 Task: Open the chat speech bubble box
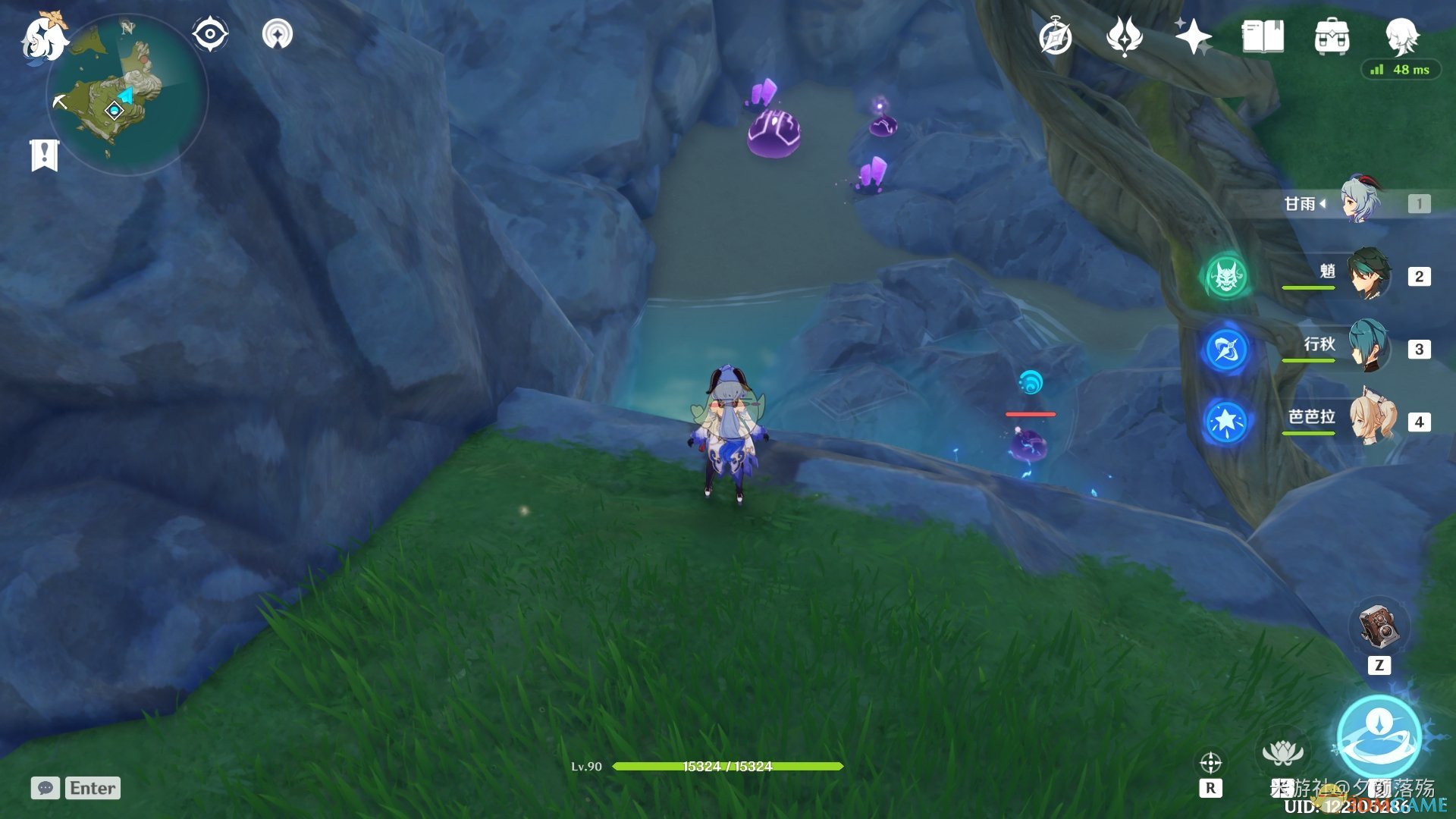[x=45, y=788]
